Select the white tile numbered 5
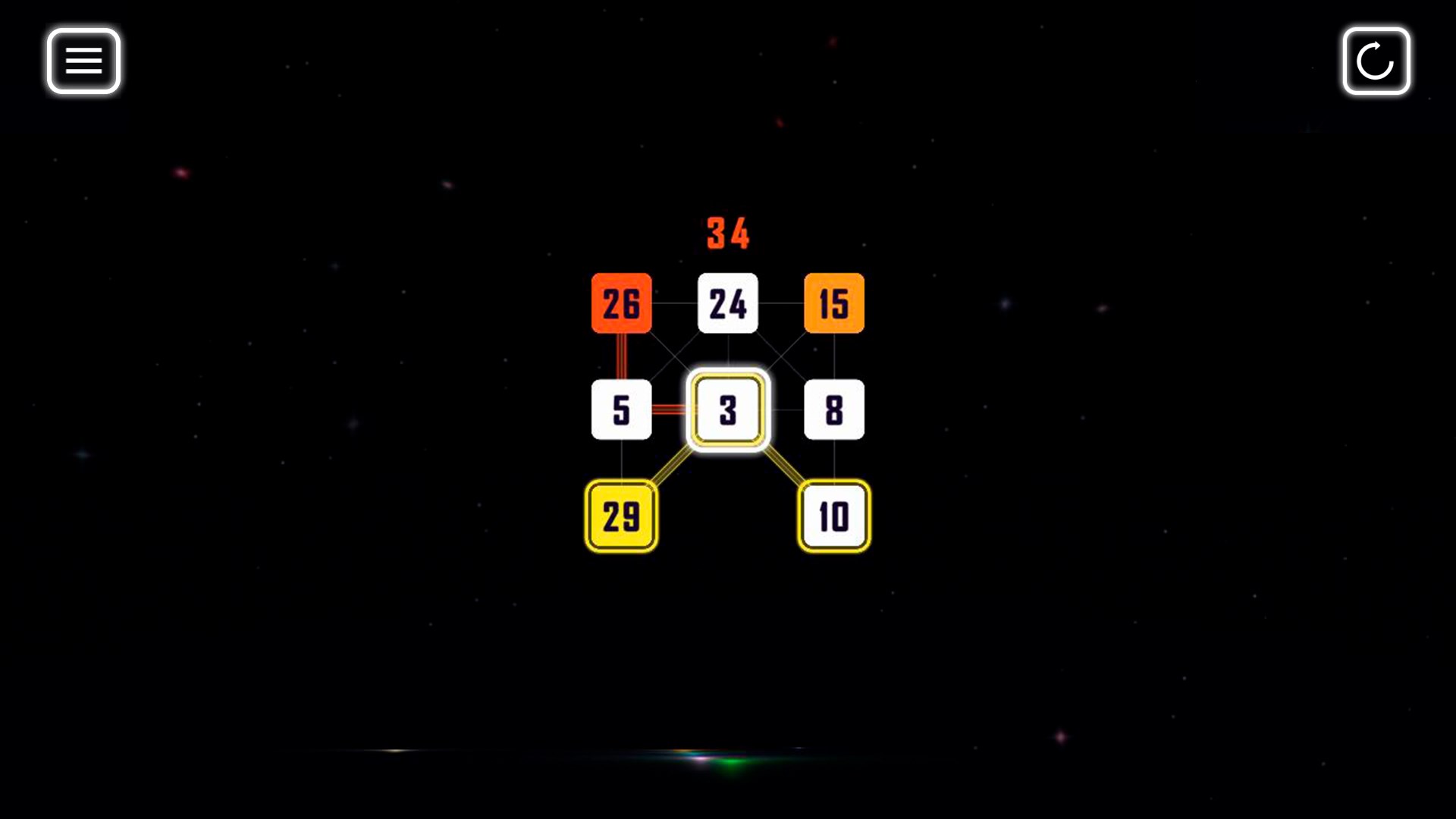The image size is (1456, 819). (x=621, y=409)
